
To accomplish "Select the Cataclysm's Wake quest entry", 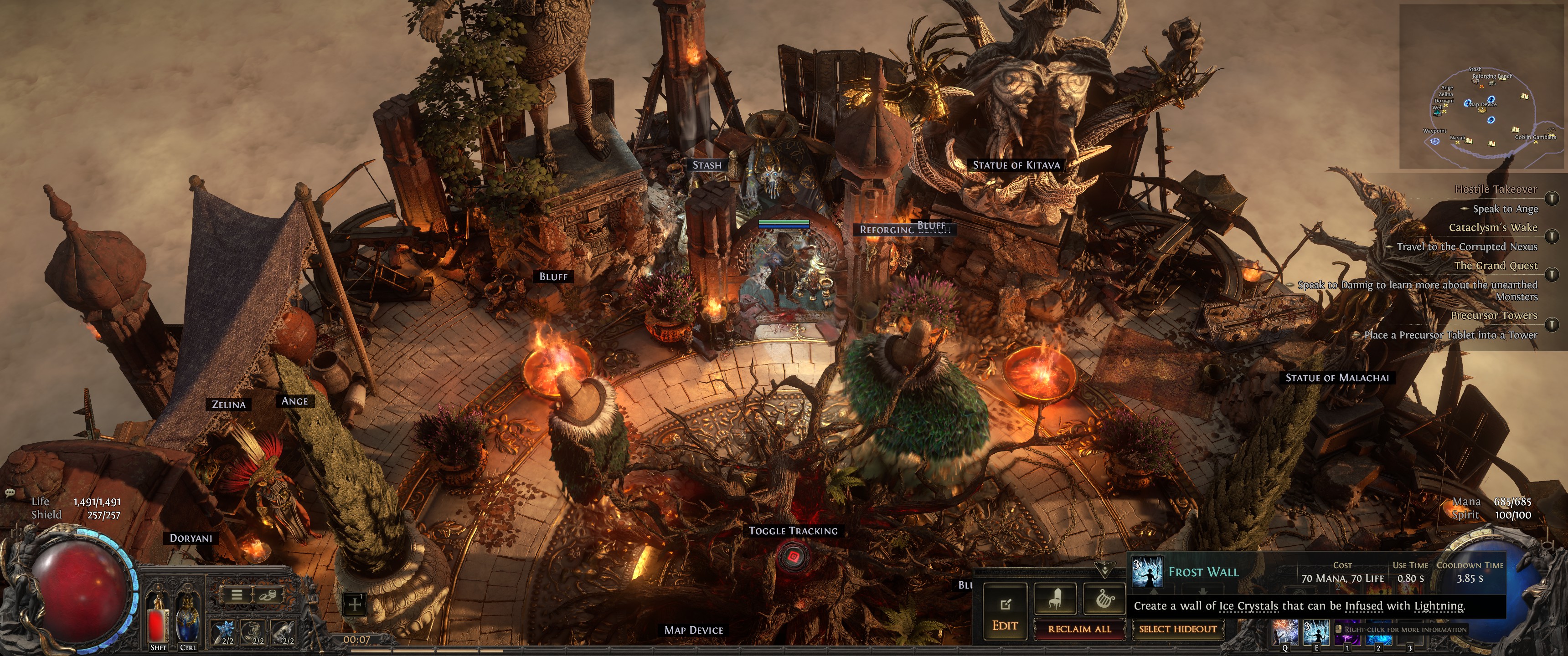I will point(1492,228).
